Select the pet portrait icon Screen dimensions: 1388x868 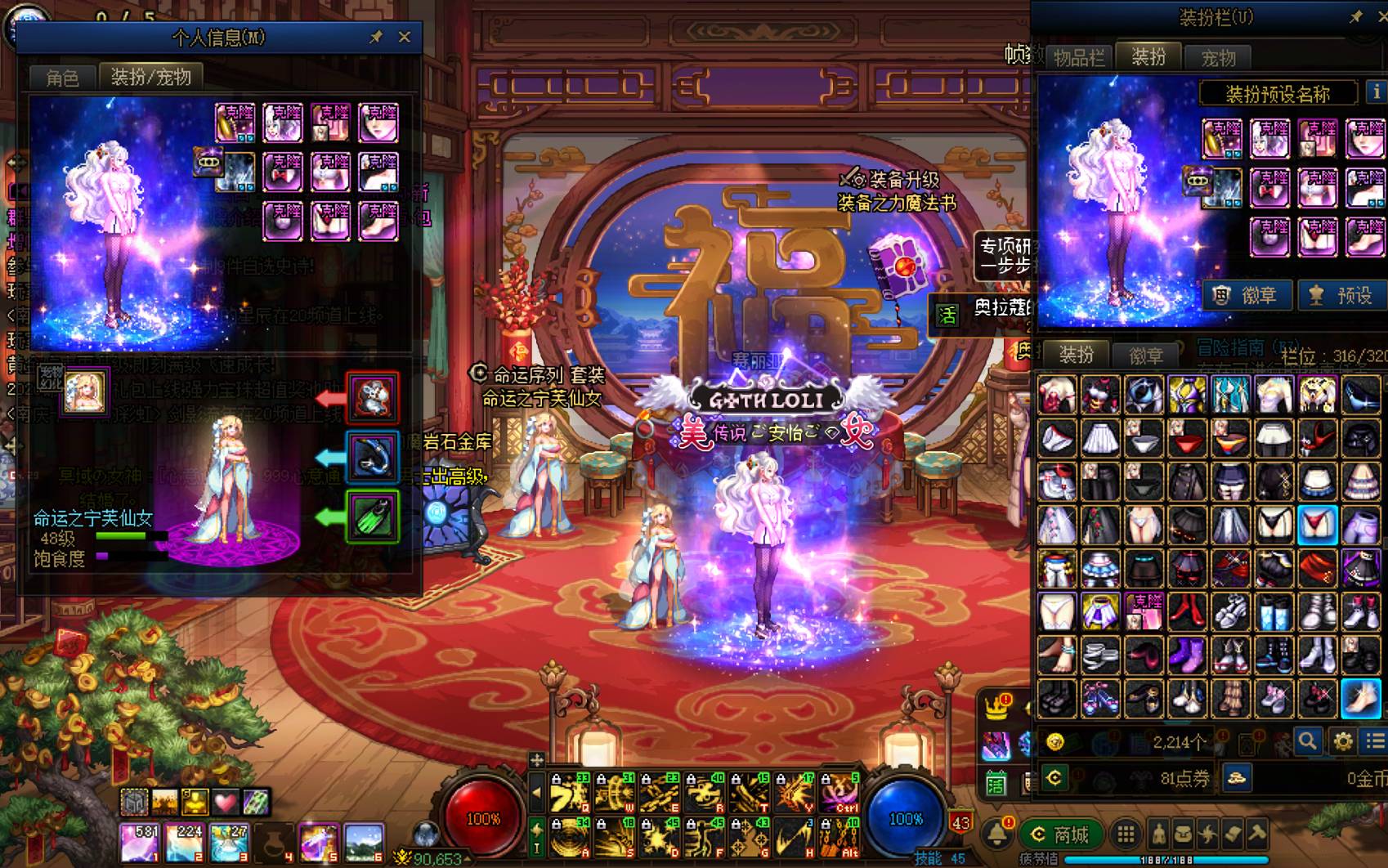85,391
